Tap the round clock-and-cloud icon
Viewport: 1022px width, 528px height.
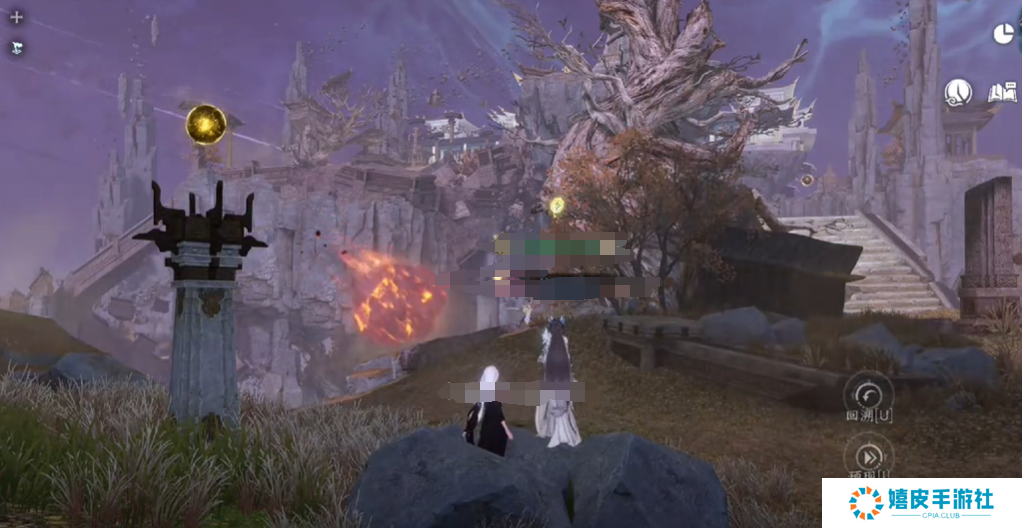click(958, 93)
